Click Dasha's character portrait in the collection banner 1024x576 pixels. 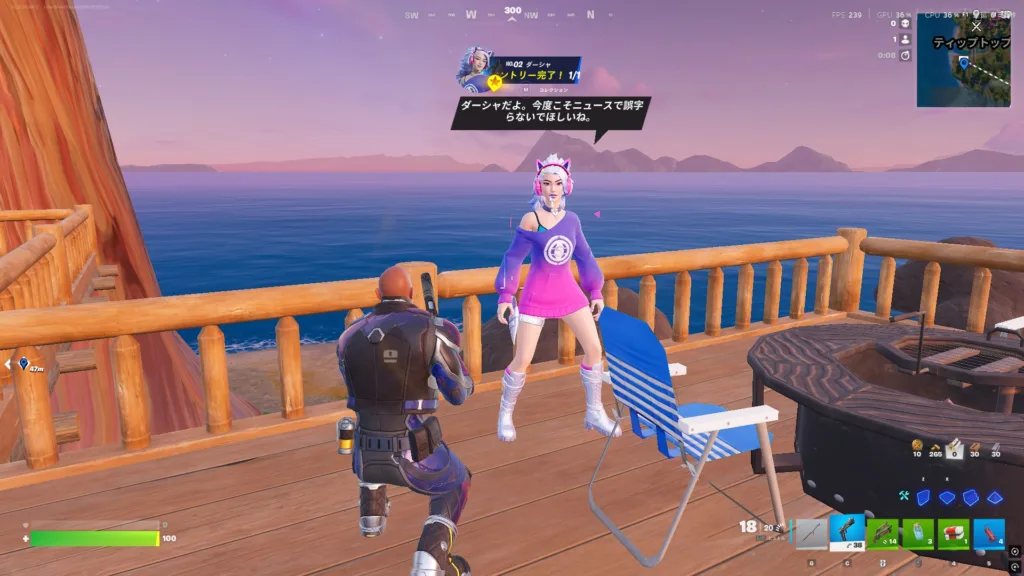pyautogui.click(x=474, y=70)
